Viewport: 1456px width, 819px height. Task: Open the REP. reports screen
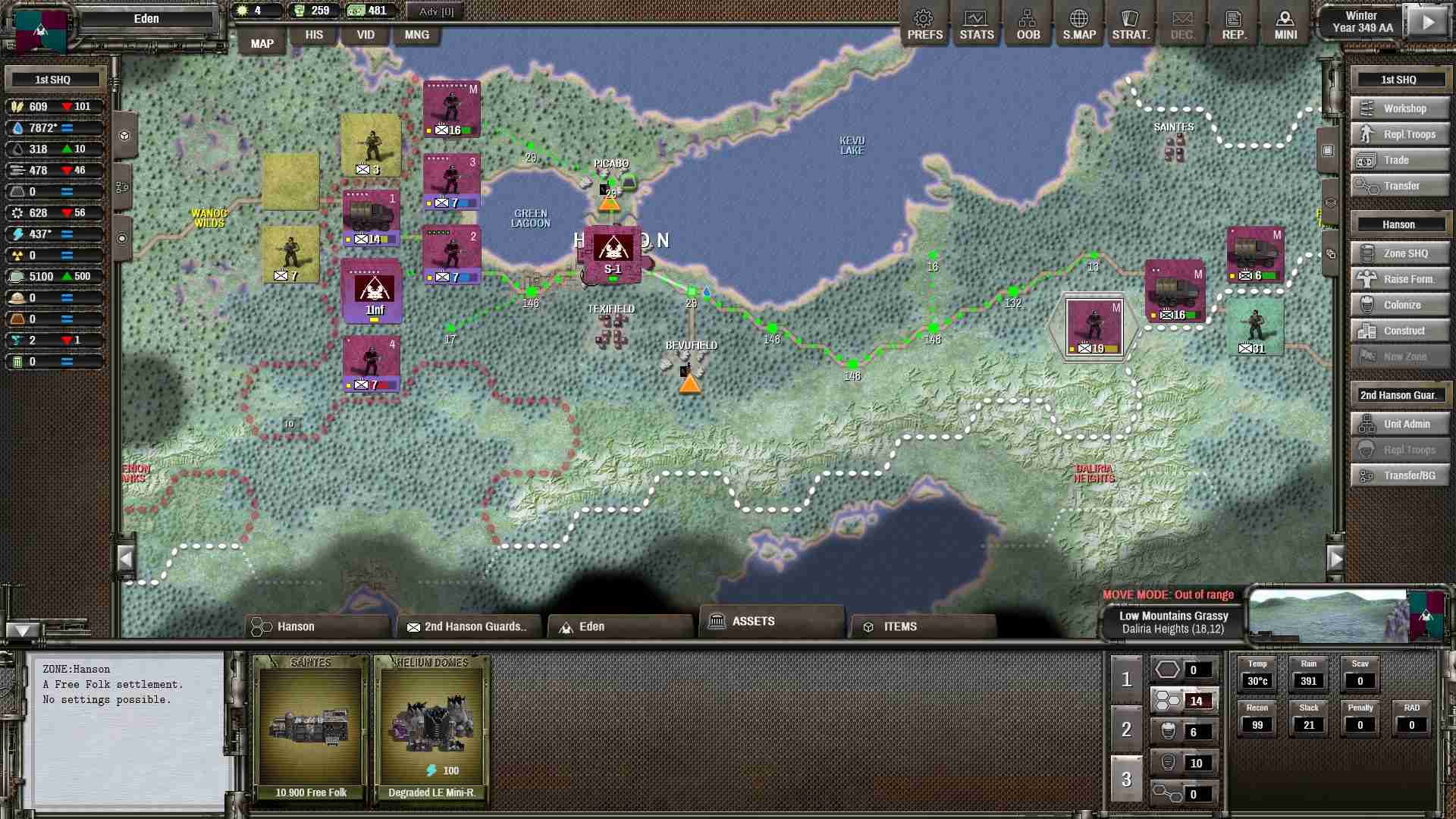(x=1234, y=23)
